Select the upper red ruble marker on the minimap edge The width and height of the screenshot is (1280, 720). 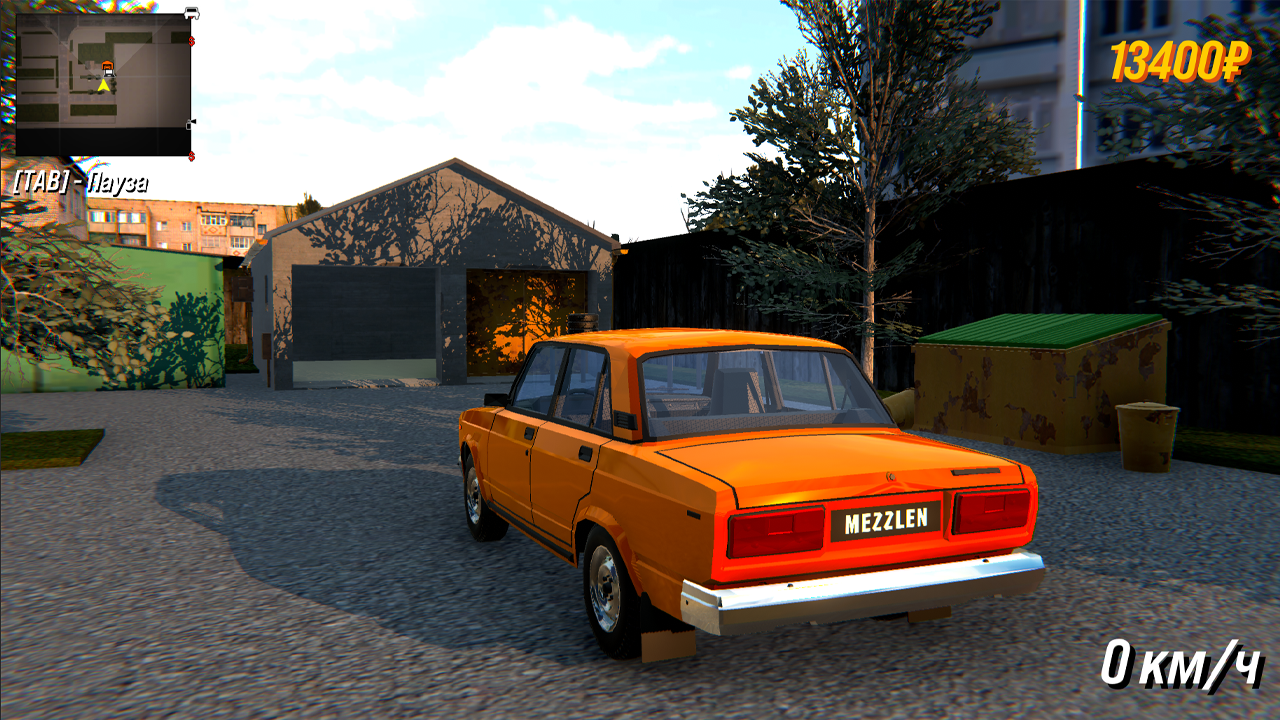tap(191, 41)
